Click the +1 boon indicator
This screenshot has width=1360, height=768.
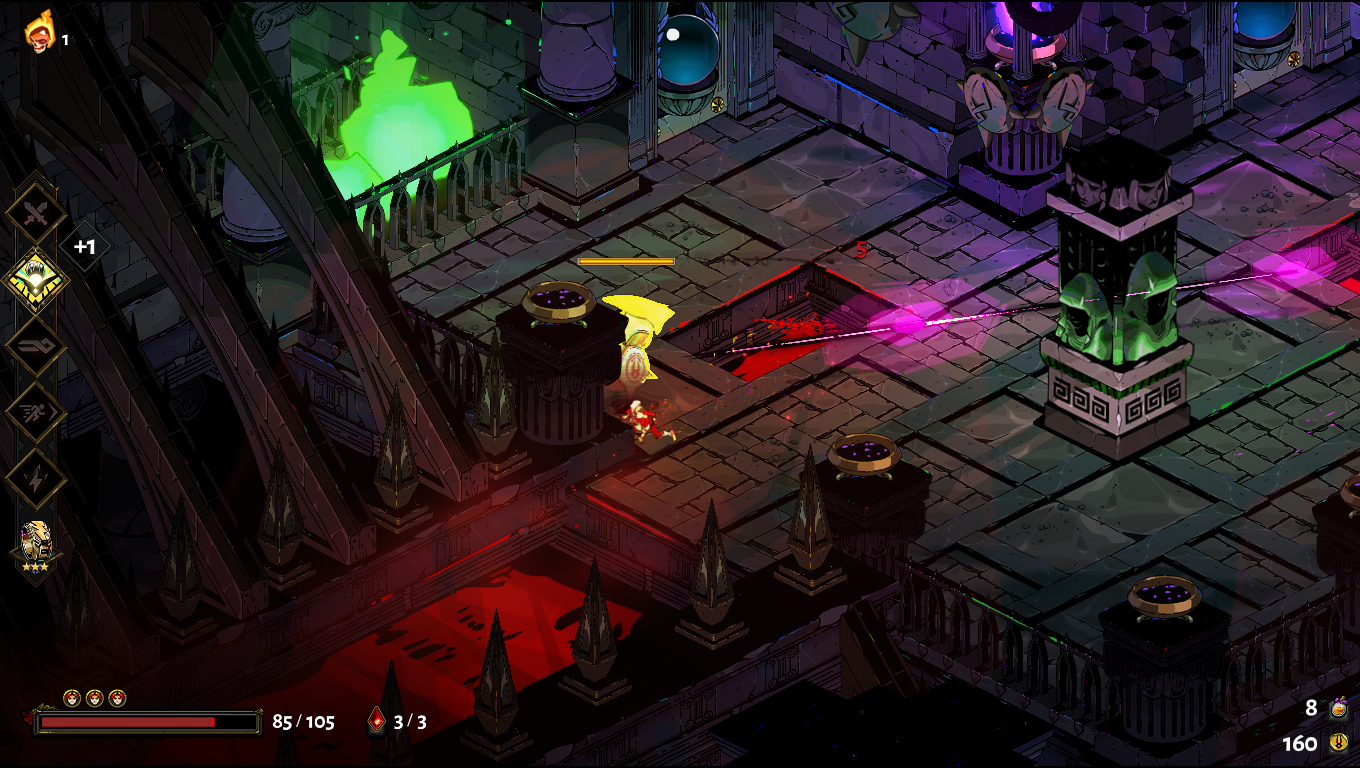tap(85, 246)
